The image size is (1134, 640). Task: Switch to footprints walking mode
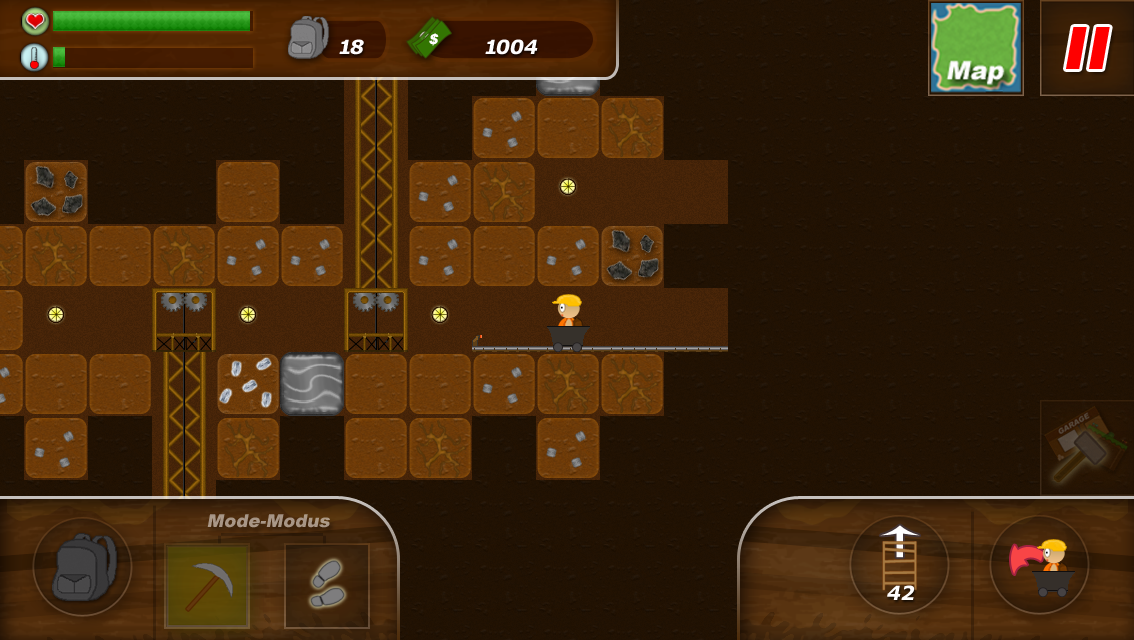(x=327, y=585)
